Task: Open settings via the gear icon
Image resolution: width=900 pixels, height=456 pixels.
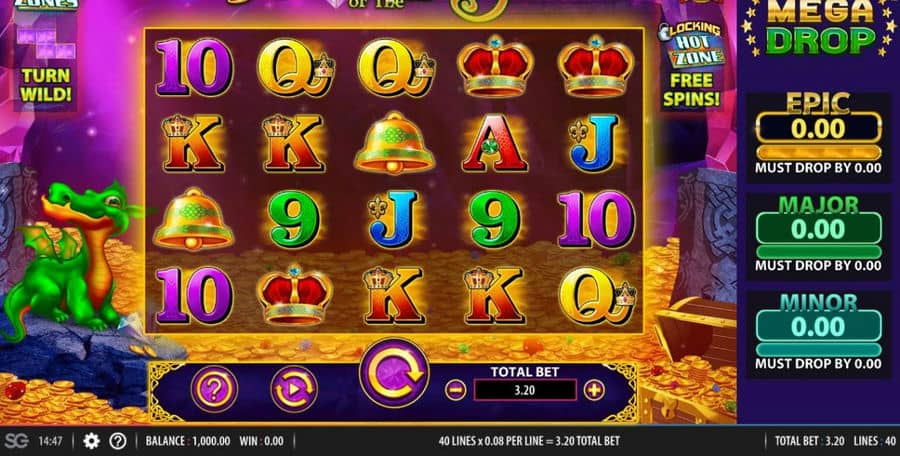Action: coord(91,441)
